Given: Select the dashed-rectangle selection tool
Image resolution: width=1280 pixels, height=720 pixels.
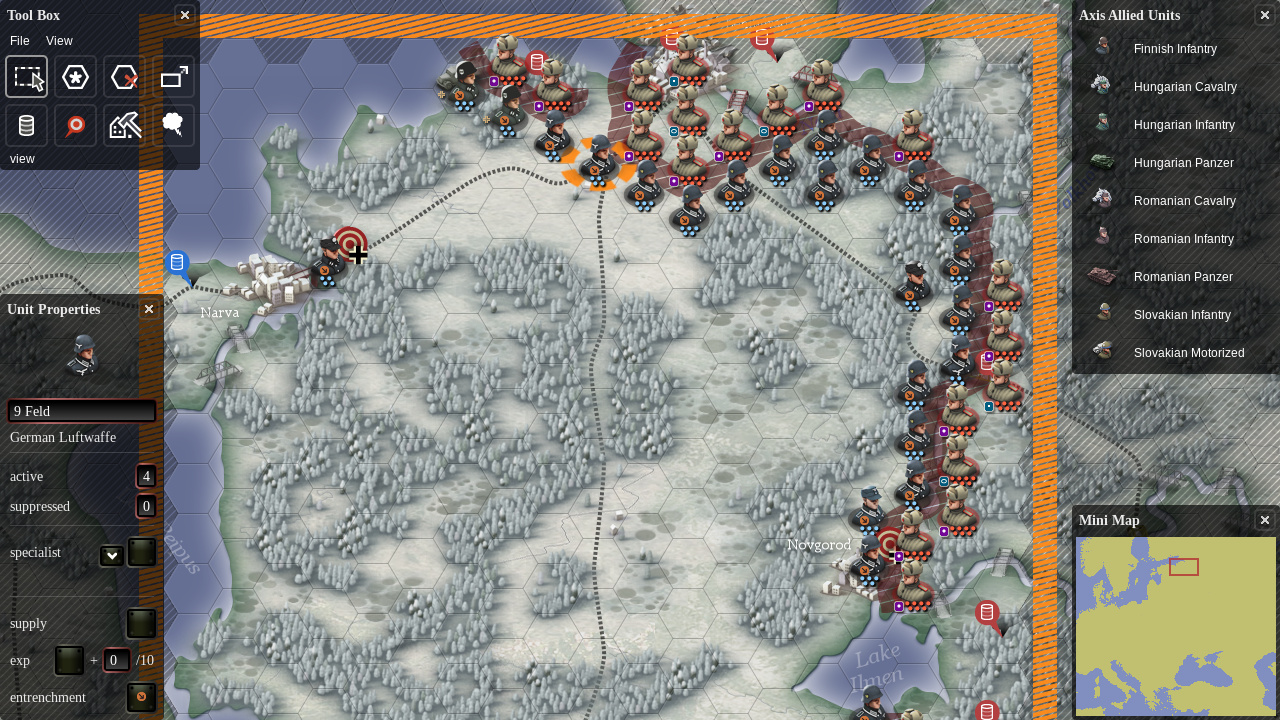Looking at the screenshot, I should (x=27, y=77).
